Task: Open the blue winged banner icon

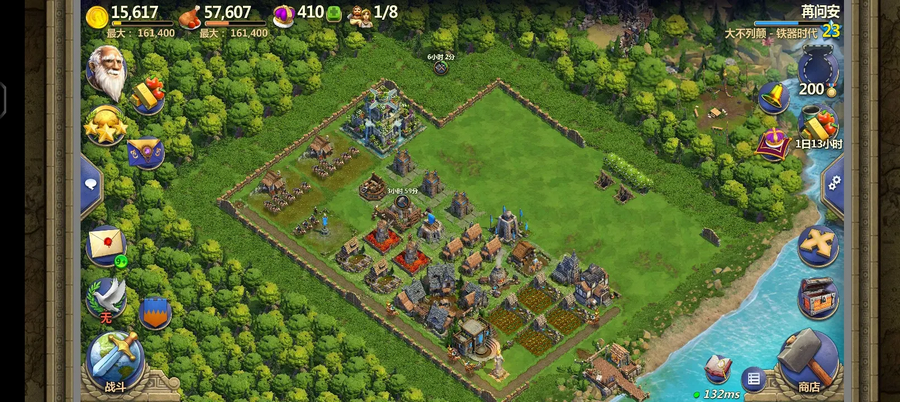Action: click(x=146, y=151)
